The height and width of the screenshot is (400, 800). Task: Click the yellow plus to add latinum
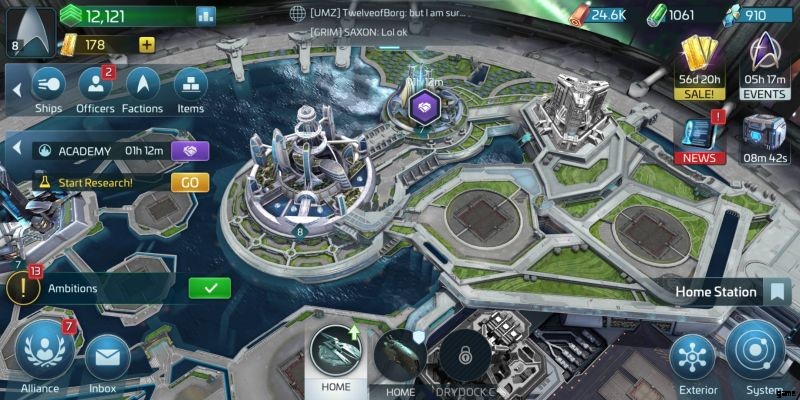[x=147, y=44]
